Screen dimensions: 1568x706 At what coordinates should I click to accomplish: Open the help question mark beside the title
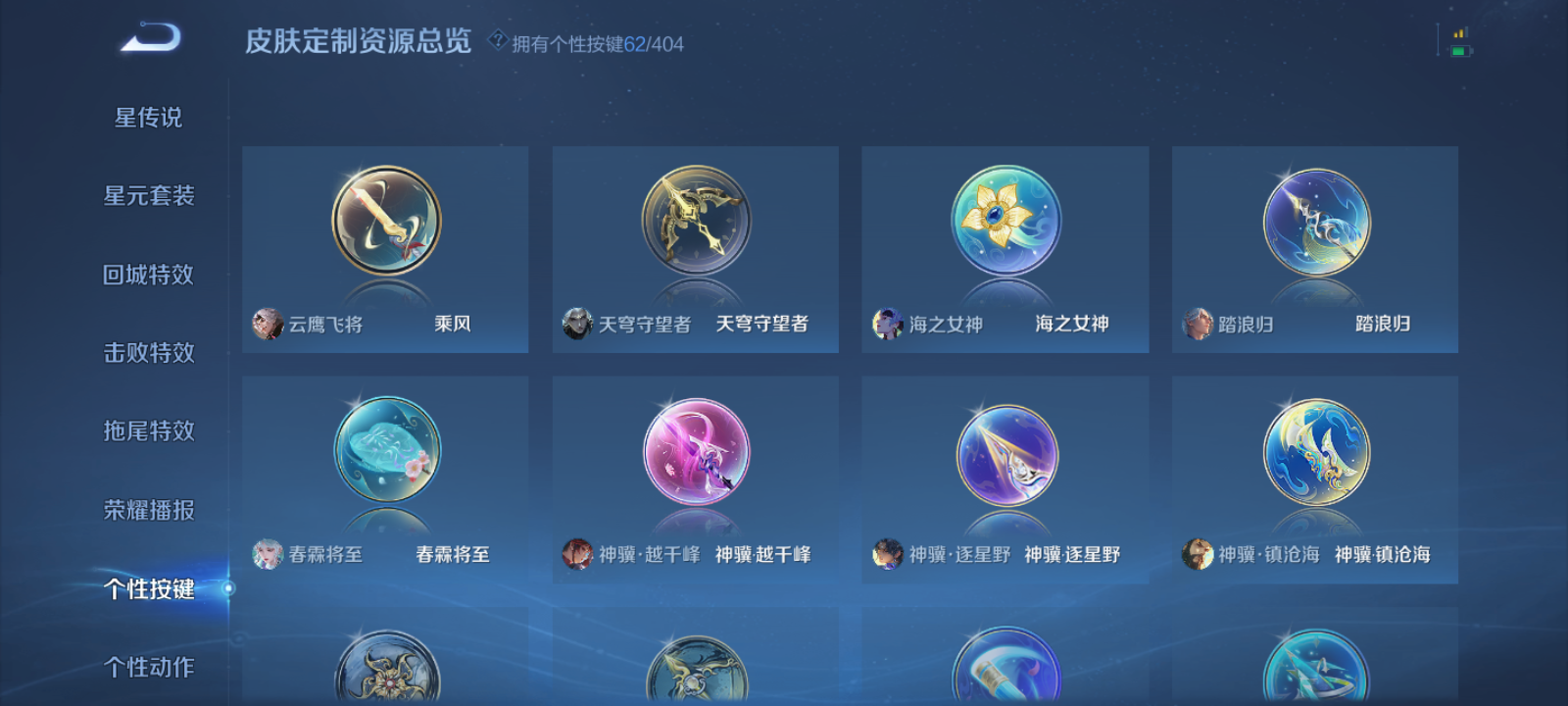[498, 39]
